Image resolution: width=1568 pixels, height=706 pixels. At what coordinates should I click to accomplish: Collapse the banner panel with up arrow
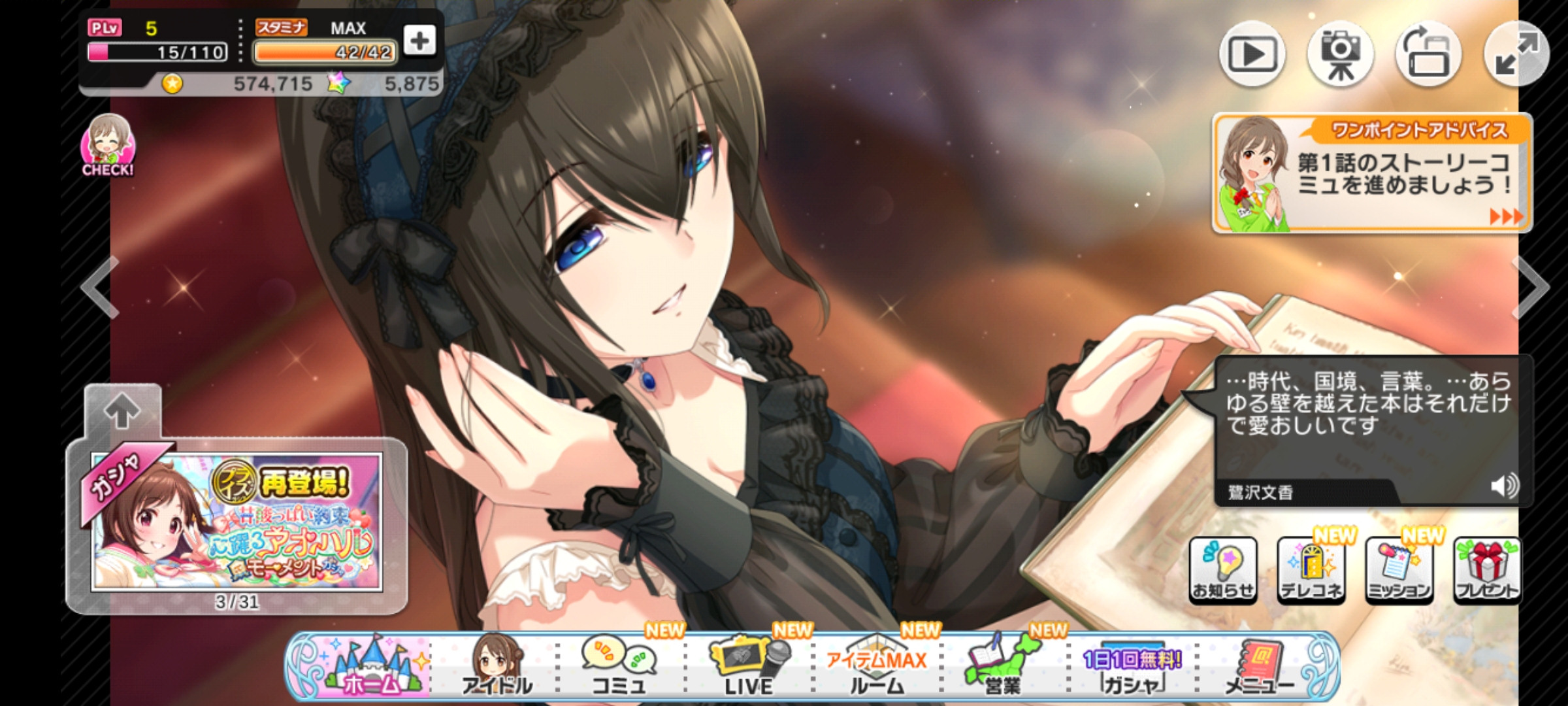pos(122,411)
